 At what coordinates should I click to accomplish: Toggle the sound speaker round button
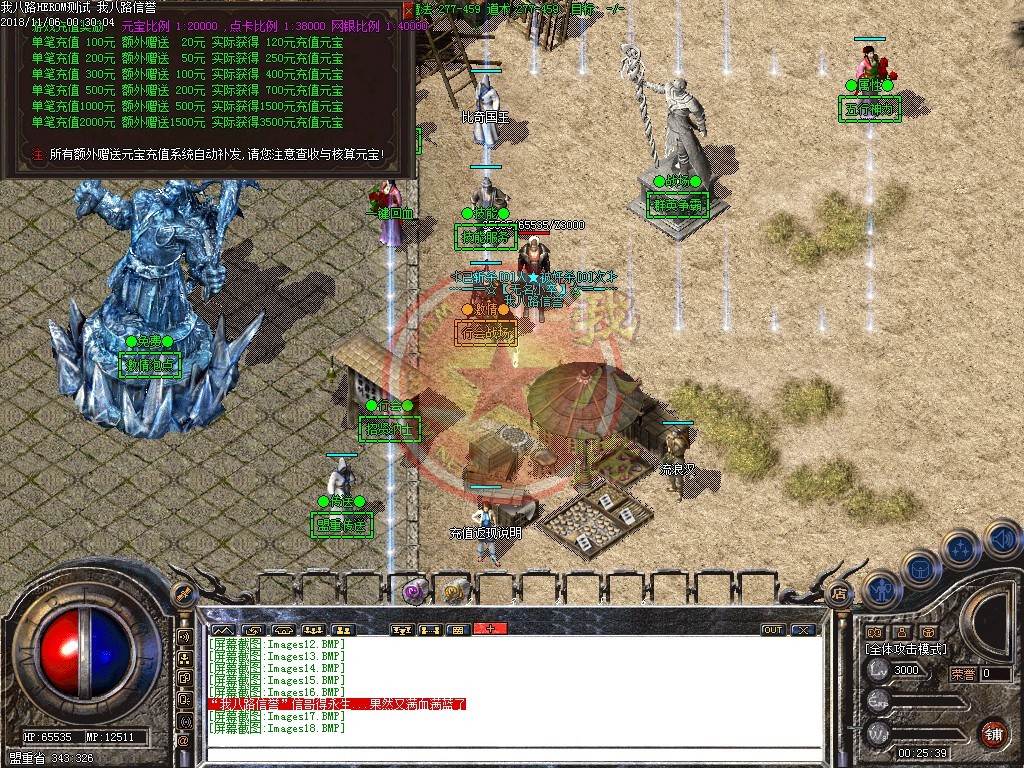(x=1001, y=541)
